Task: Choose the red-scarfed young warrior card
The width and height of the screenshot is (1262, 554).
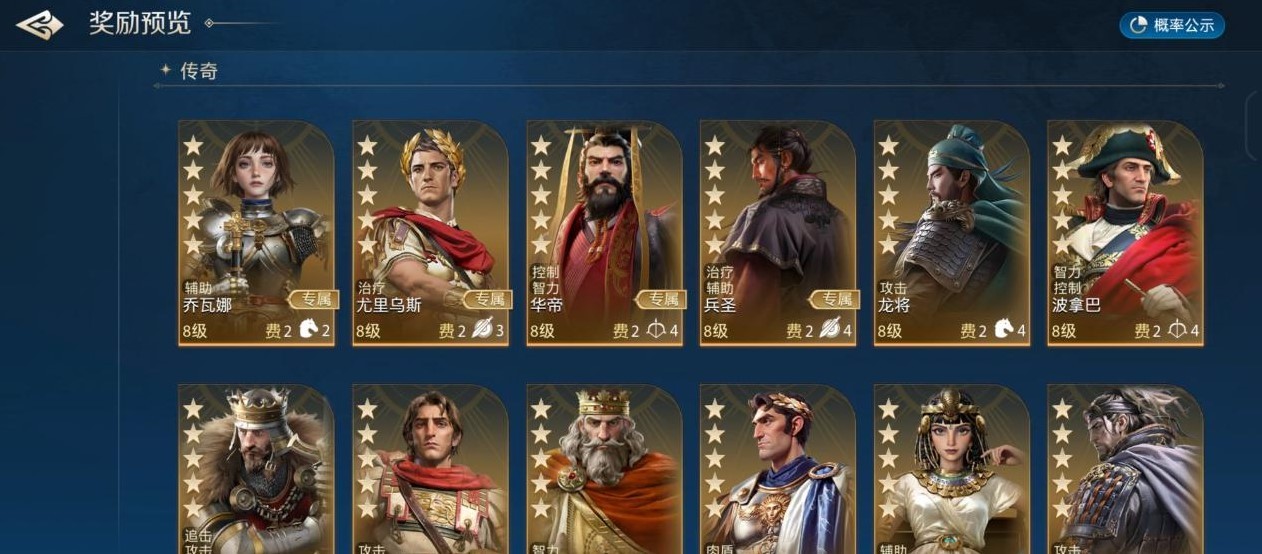Action: click(430, 470)
